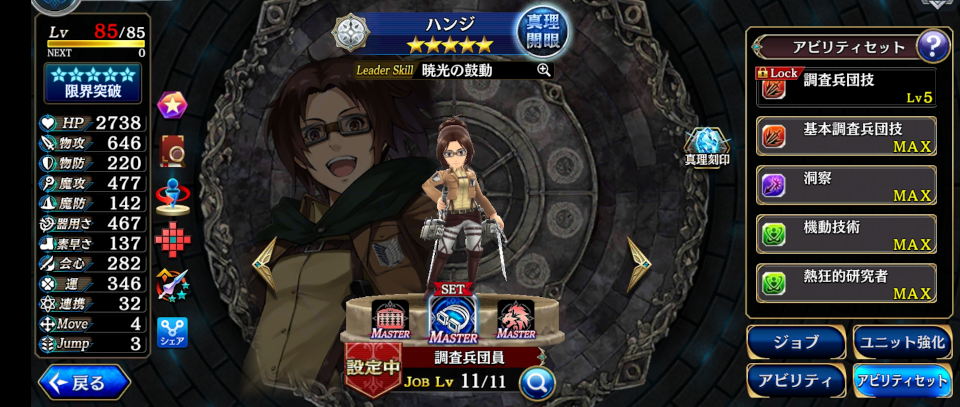View job details with the blue magnifier

(537, 381)
